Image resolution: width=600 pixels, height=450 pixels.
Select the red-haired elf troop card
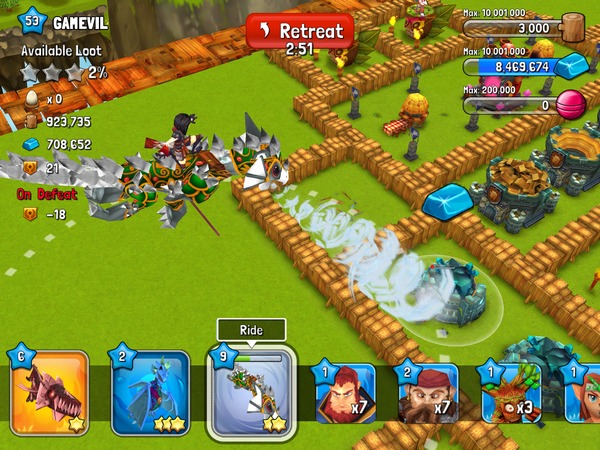click(x=583, y=393)
